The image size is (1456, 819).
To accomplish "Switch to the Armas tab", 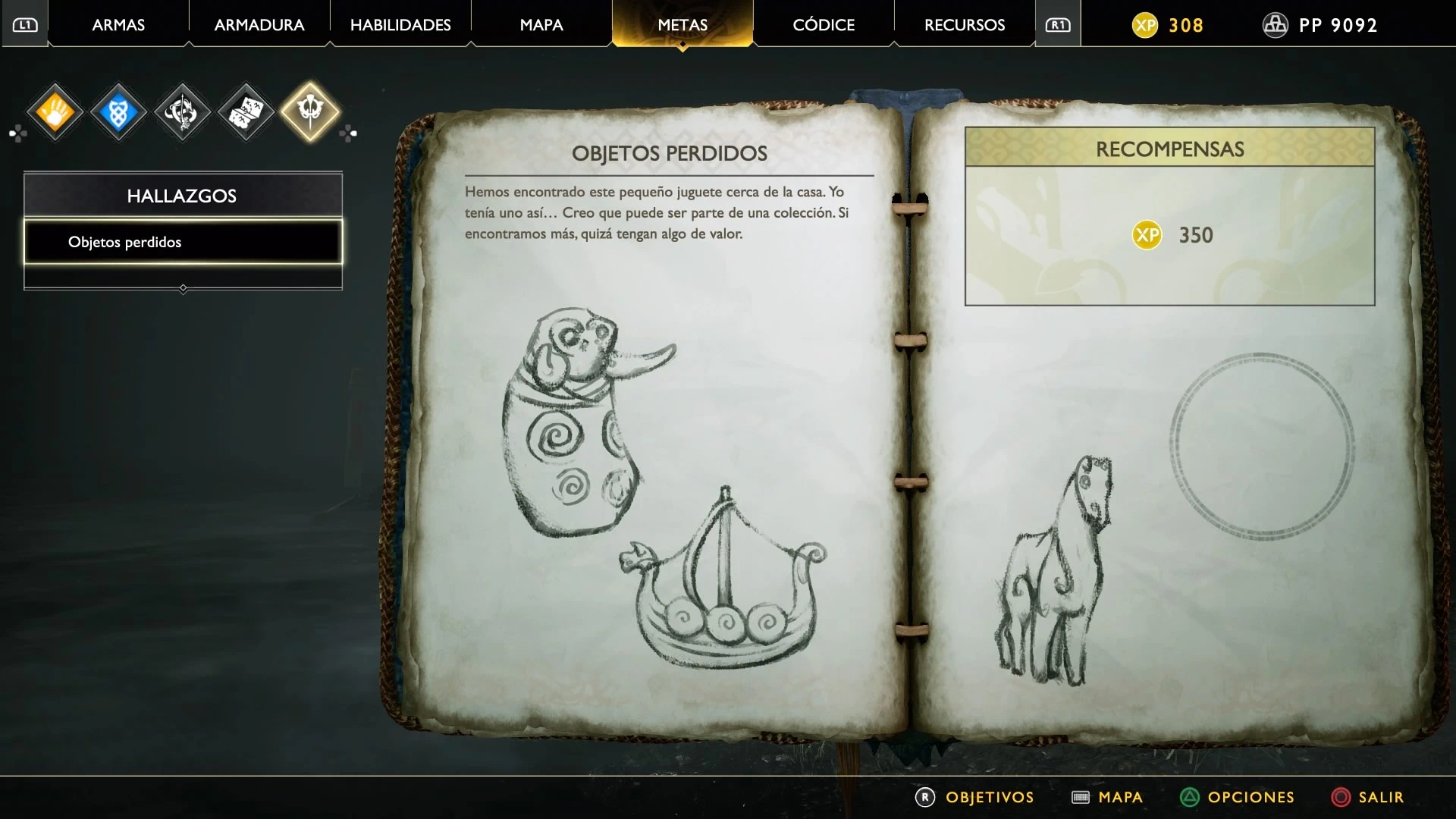I will pyautogui.click(x=118, y=25).
